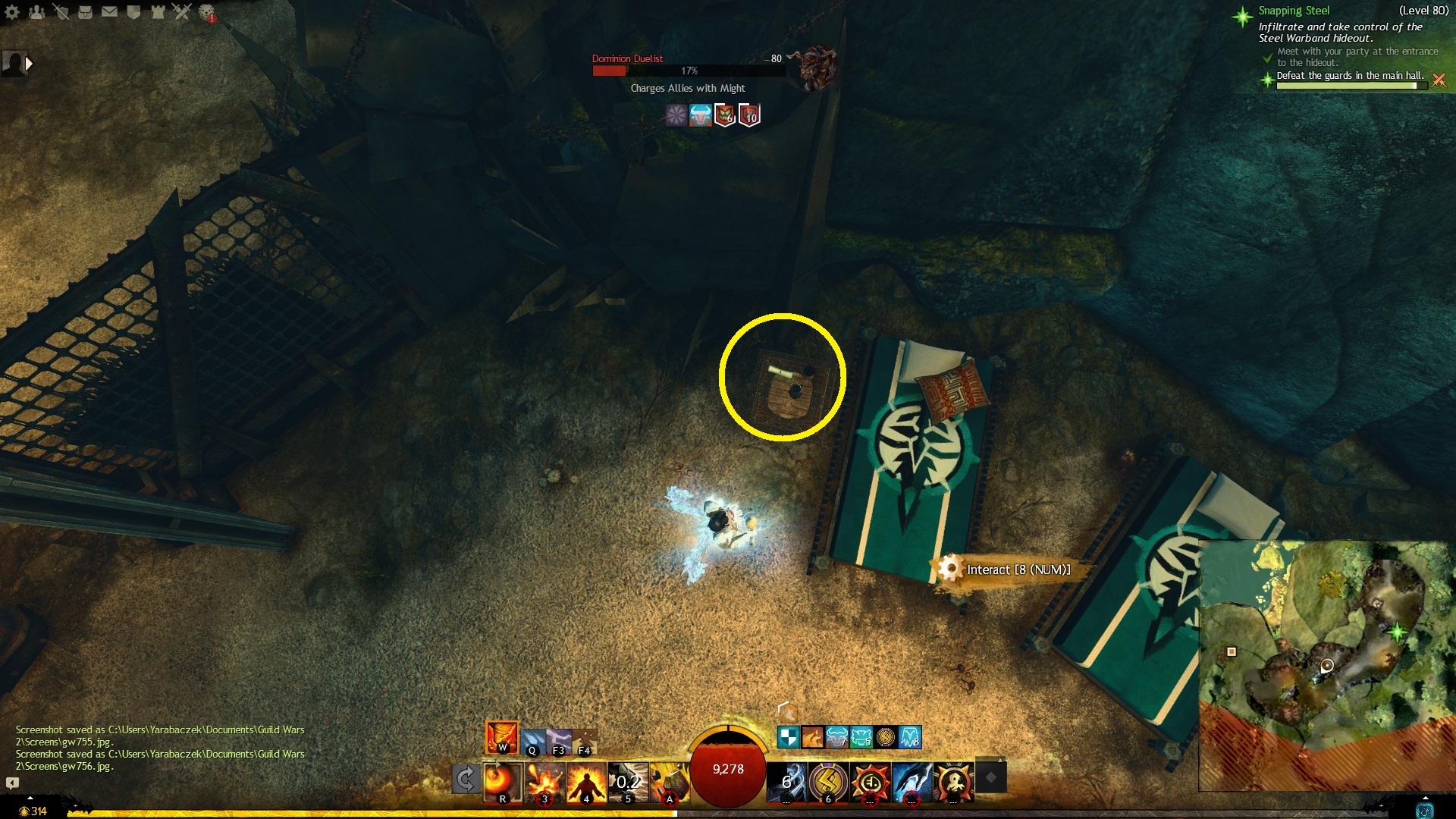The height and width of the screenshot is (819, 1456).
Task: Open the World vs World castle icon
Action: [158, 12]
